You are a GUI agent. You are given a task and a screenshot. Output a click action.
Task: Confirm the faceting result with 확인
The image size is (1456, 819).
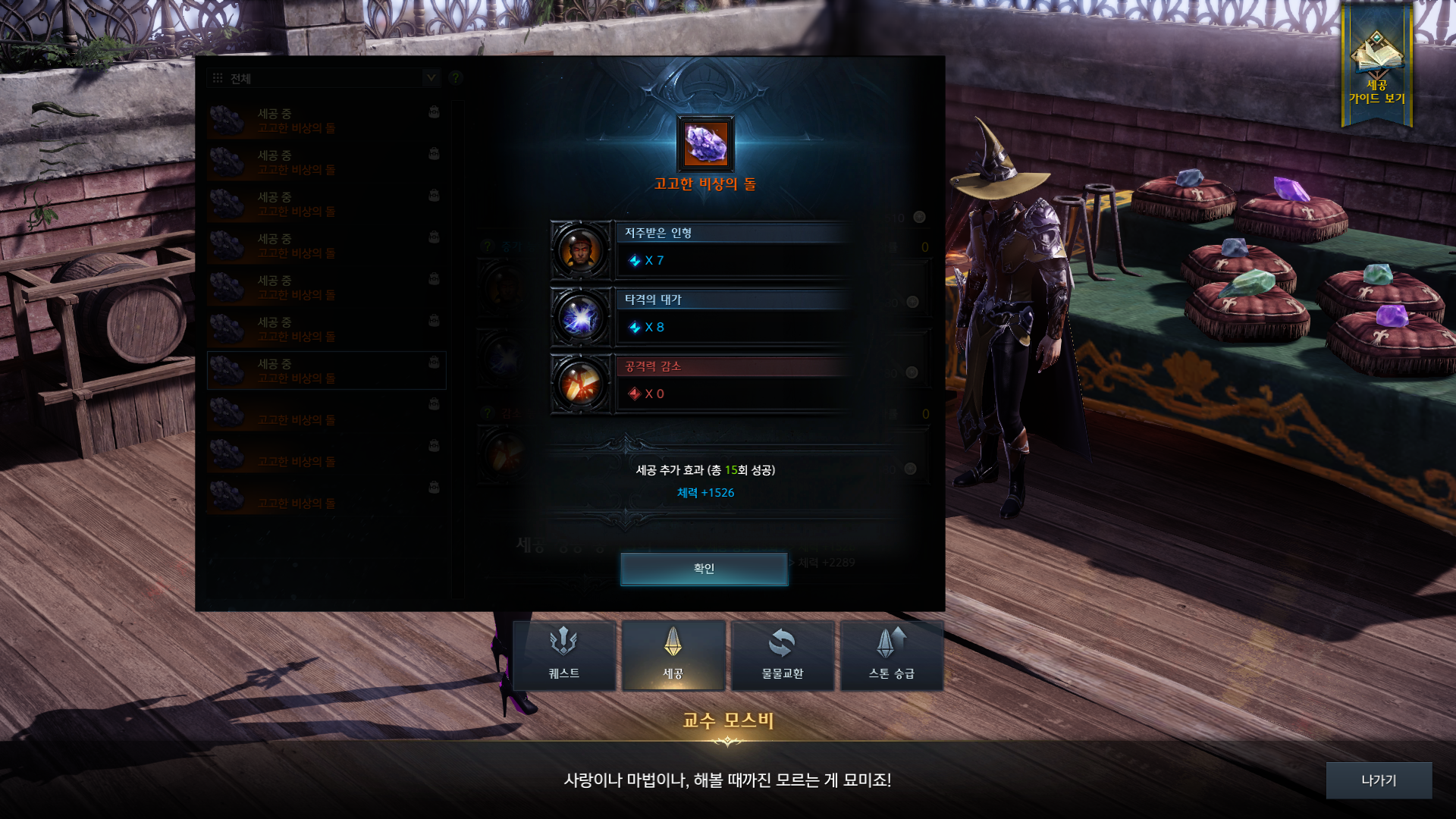(x=704, y=569)
